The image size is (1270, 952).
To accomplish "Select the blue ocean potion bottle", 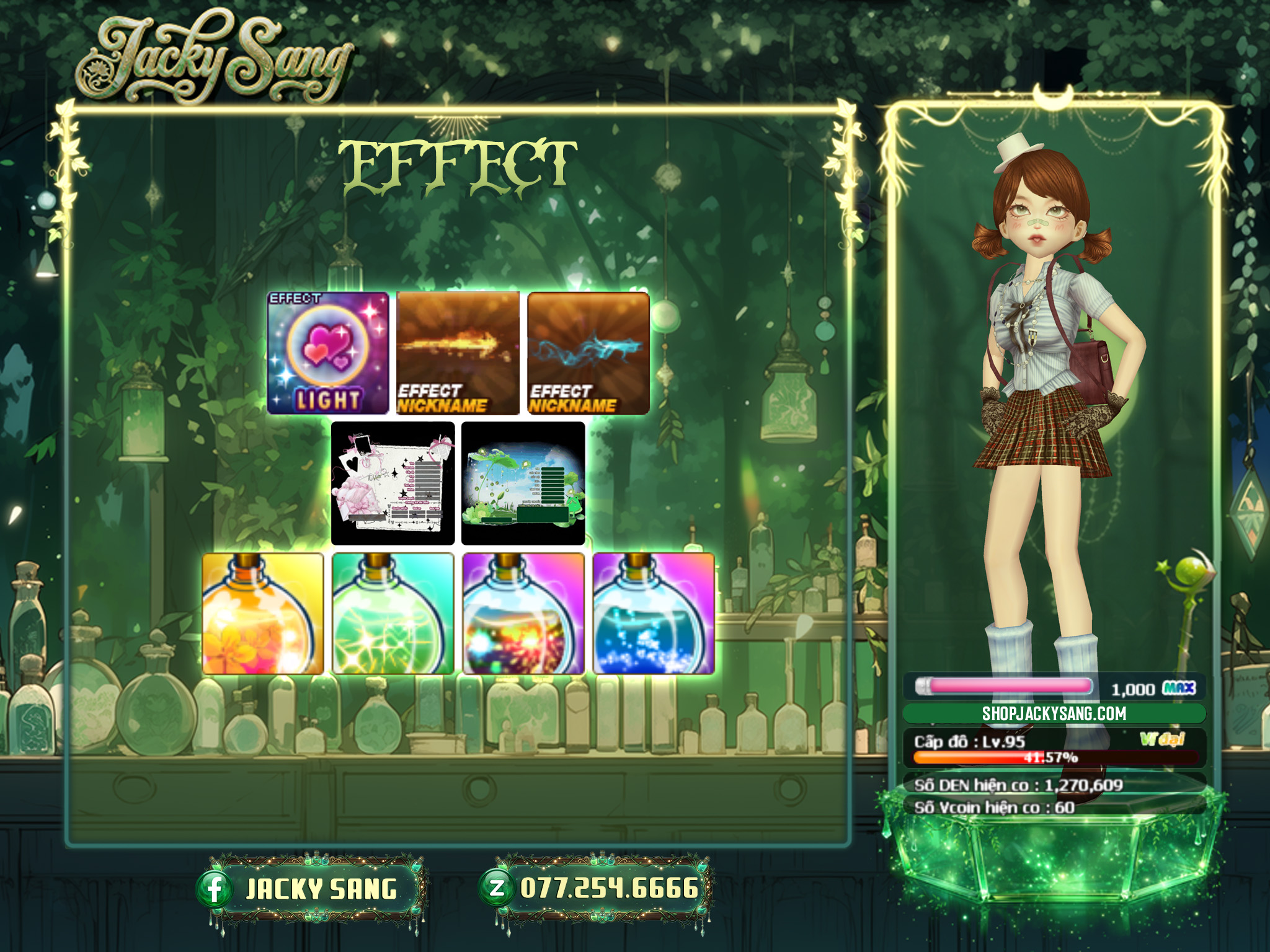I will point(654,614).
